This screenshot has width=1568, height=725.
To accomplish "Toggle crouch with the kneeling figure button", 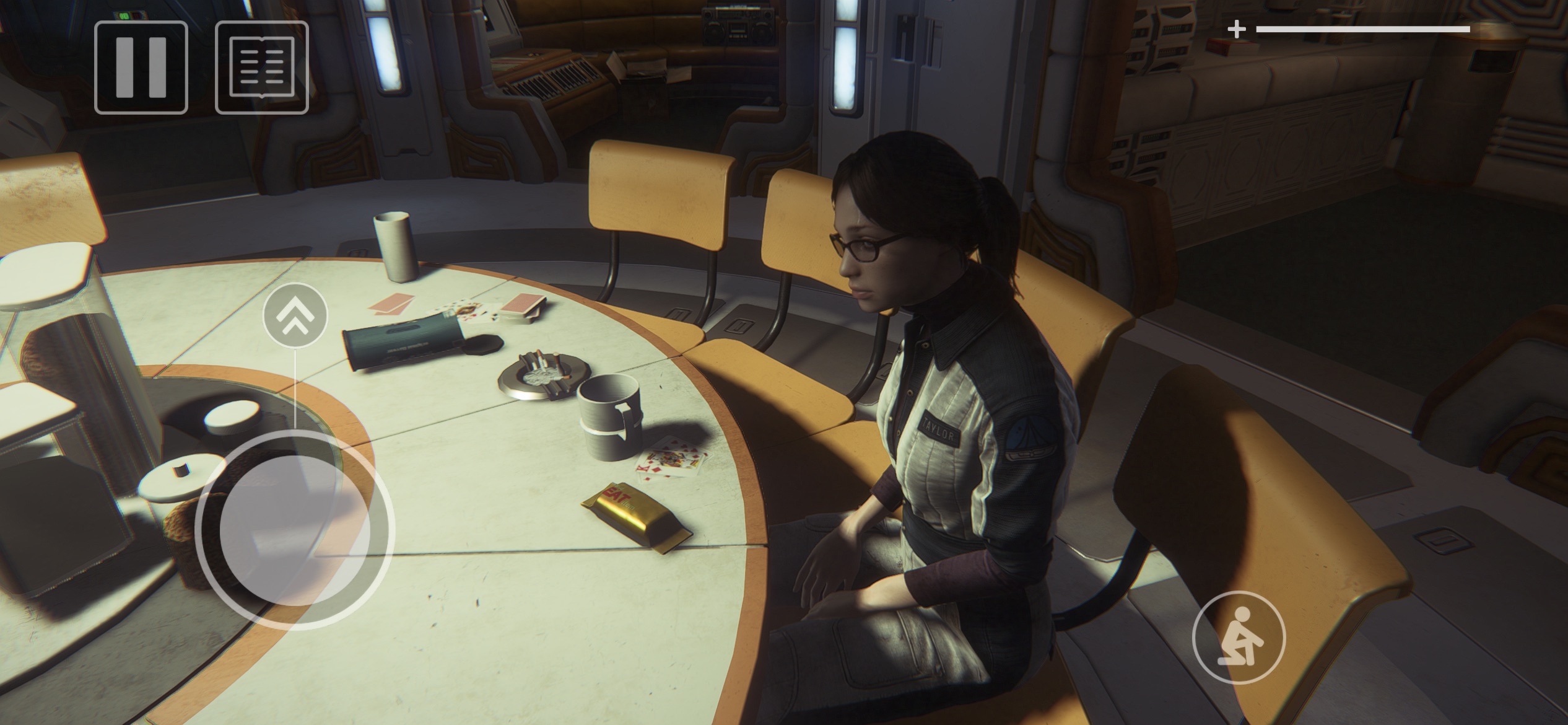I will click(x=1239, y=638).
